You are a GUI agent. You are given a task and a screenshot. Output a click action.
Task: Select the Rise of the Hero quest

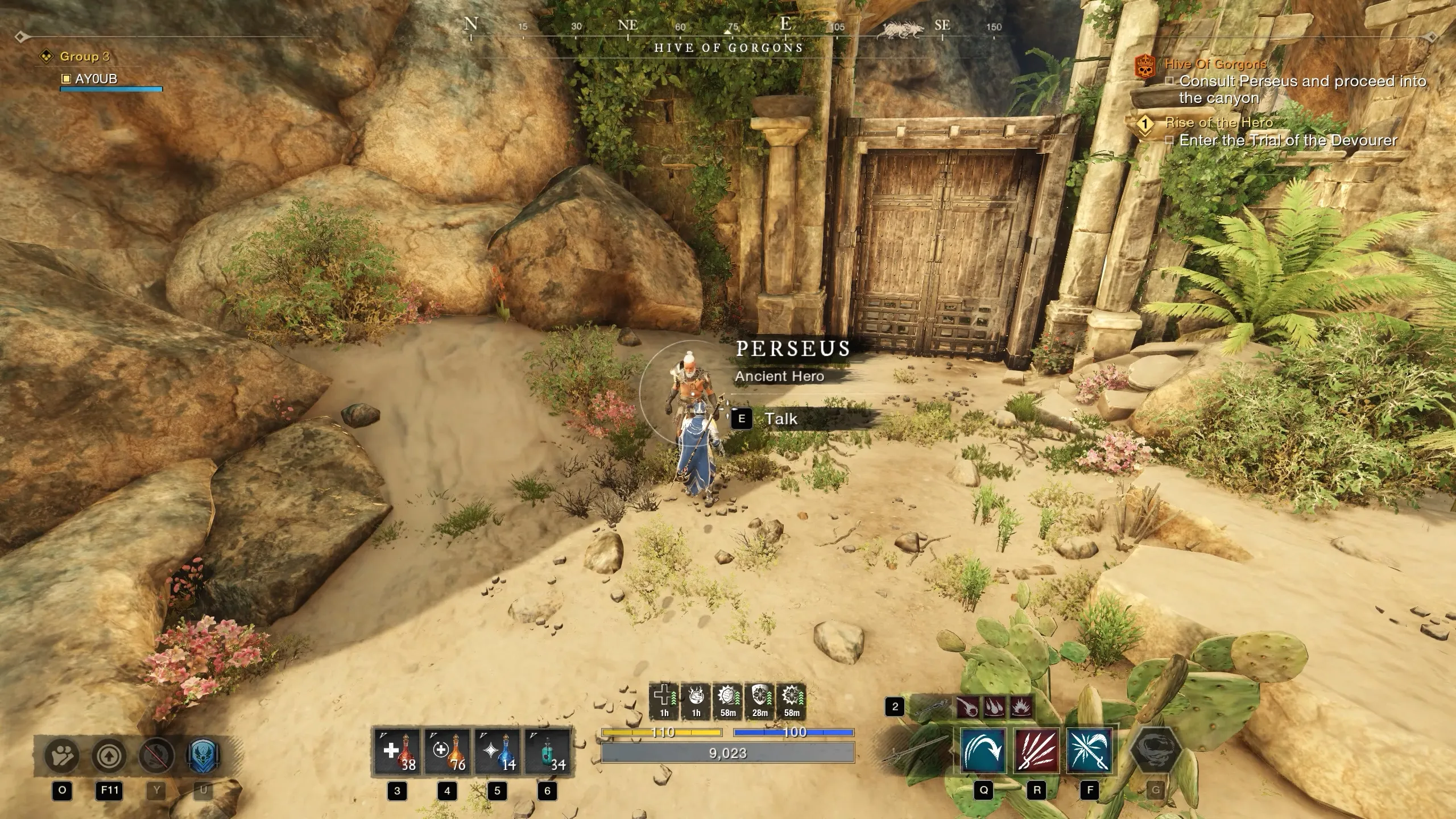[x=1219, y=122]
